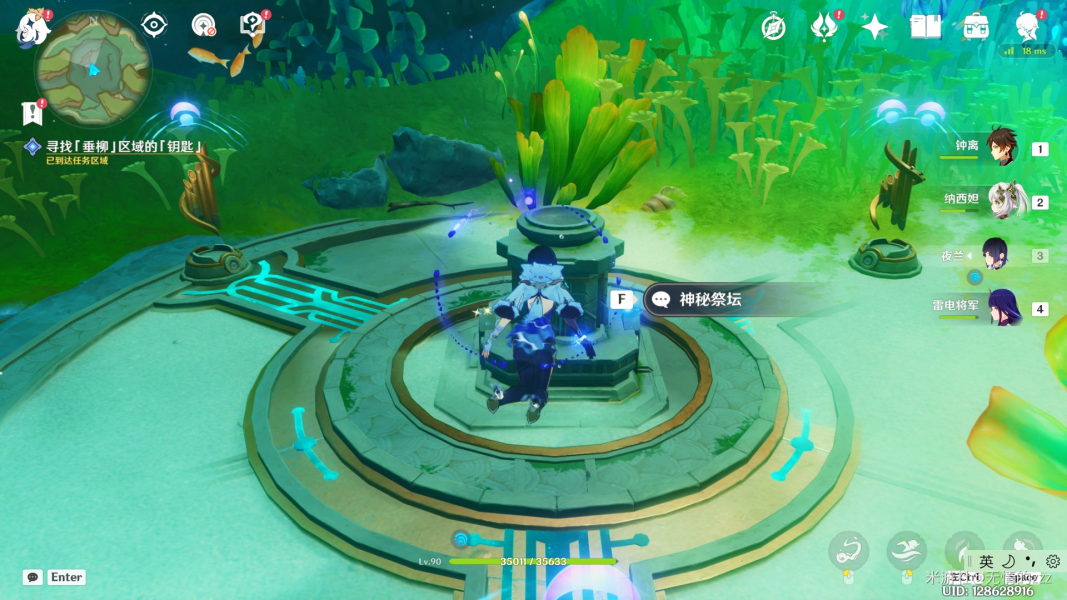Open the question mark tutorial book icon
Screen dimensions: 1067x600
pyautogui.click(x=252, y=25)
